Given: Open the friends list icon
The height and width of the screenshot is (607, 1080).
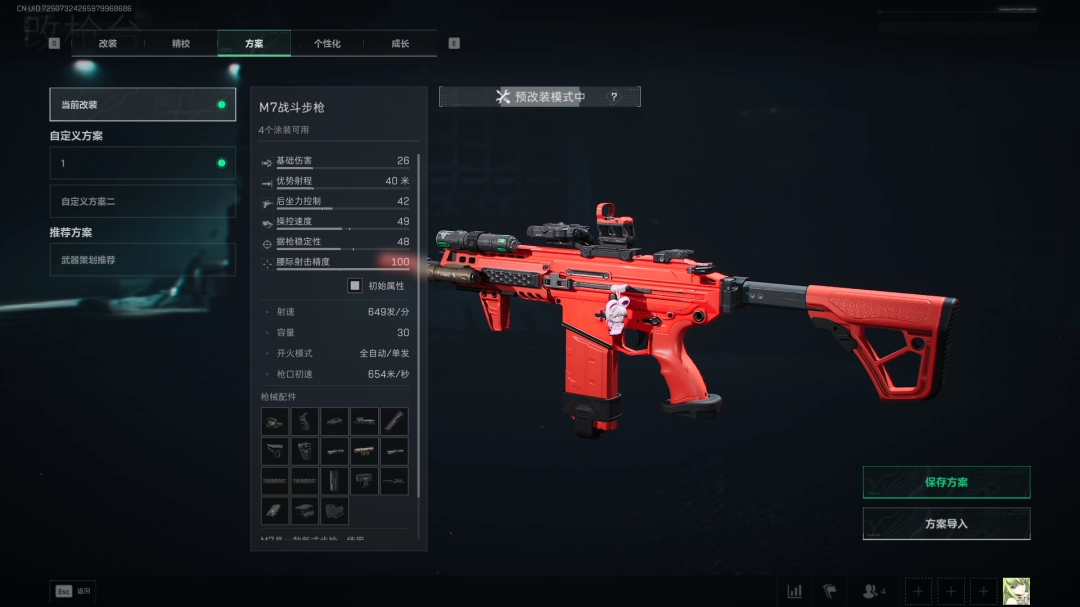Looking at the screenshot, I should (872, 591).
